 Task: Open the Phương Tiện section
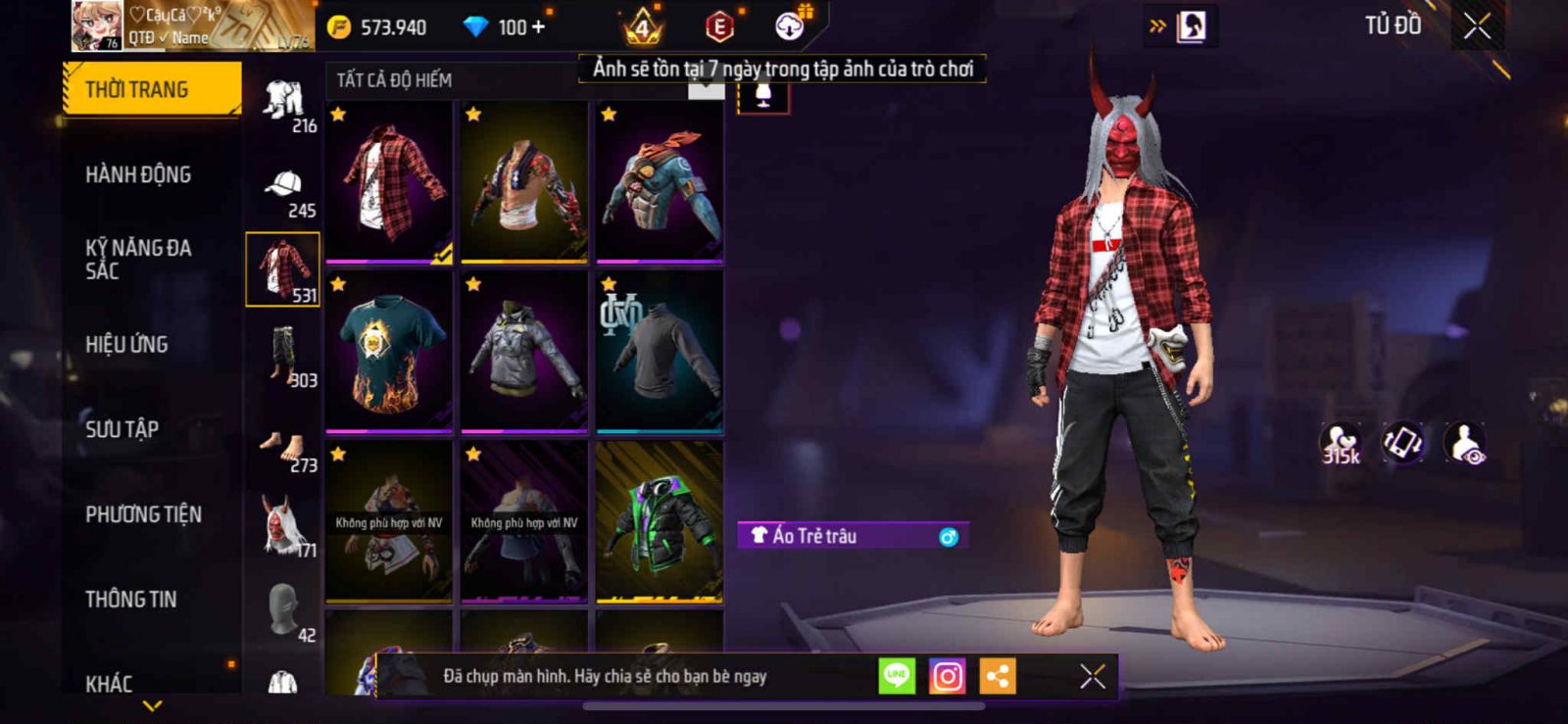[143, 514]
